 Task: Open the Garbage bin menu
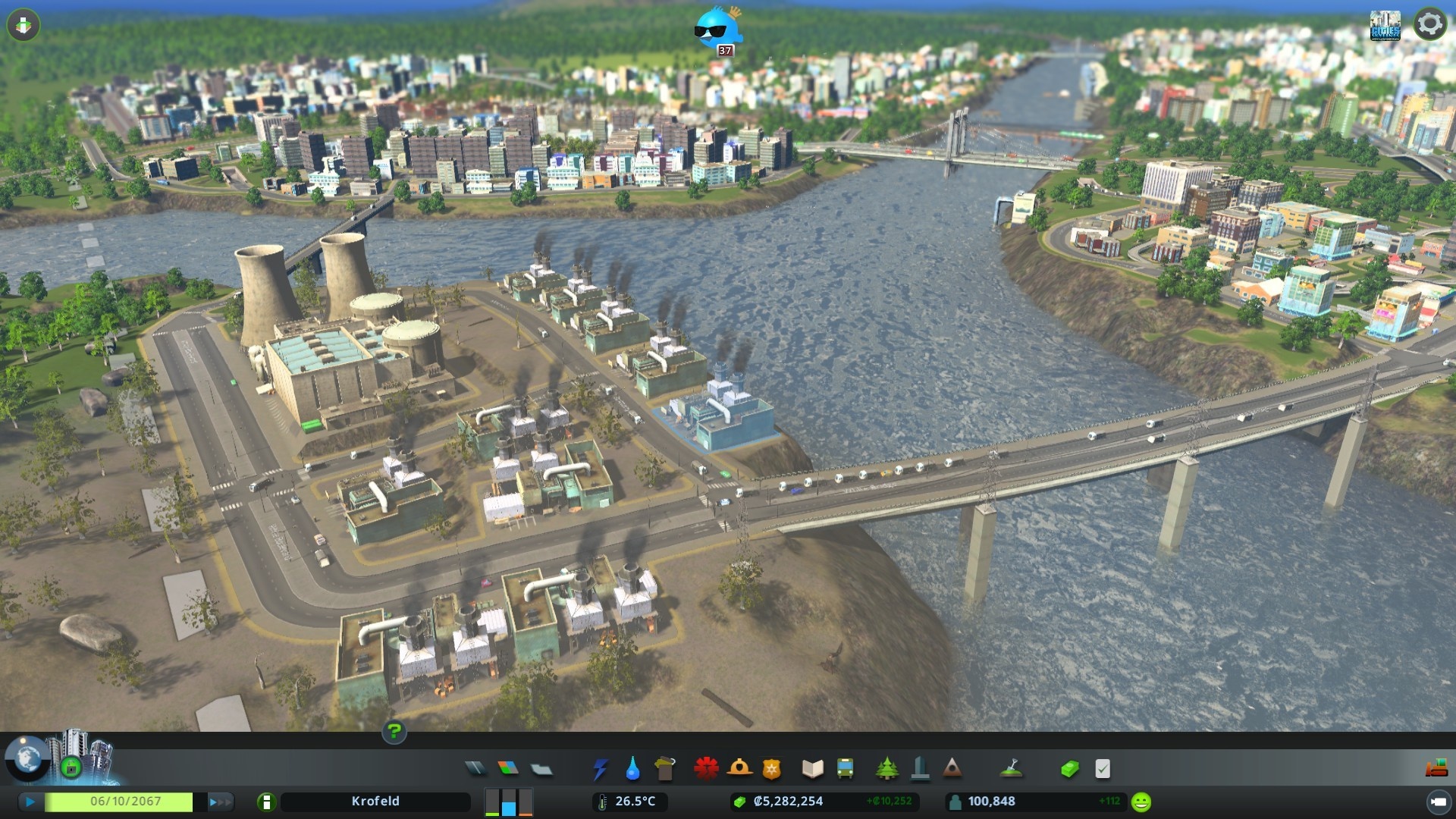tap(665, 769)
